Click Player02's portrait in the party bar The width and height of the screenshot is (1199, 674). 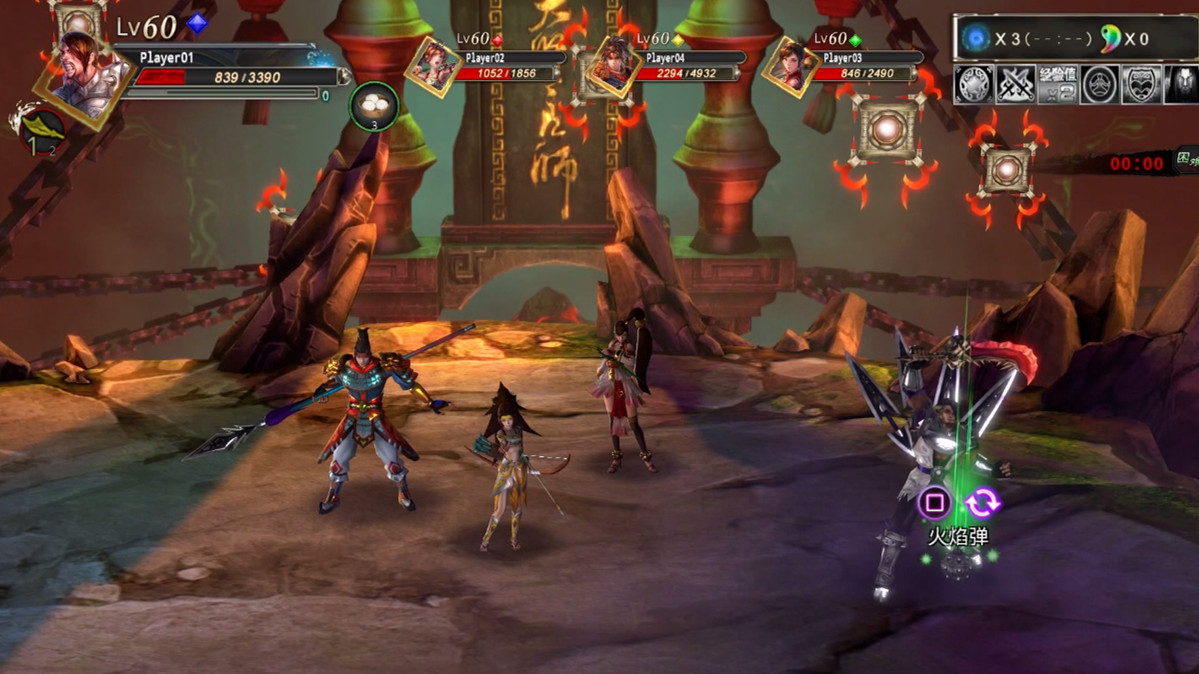(x=433, y=66)
